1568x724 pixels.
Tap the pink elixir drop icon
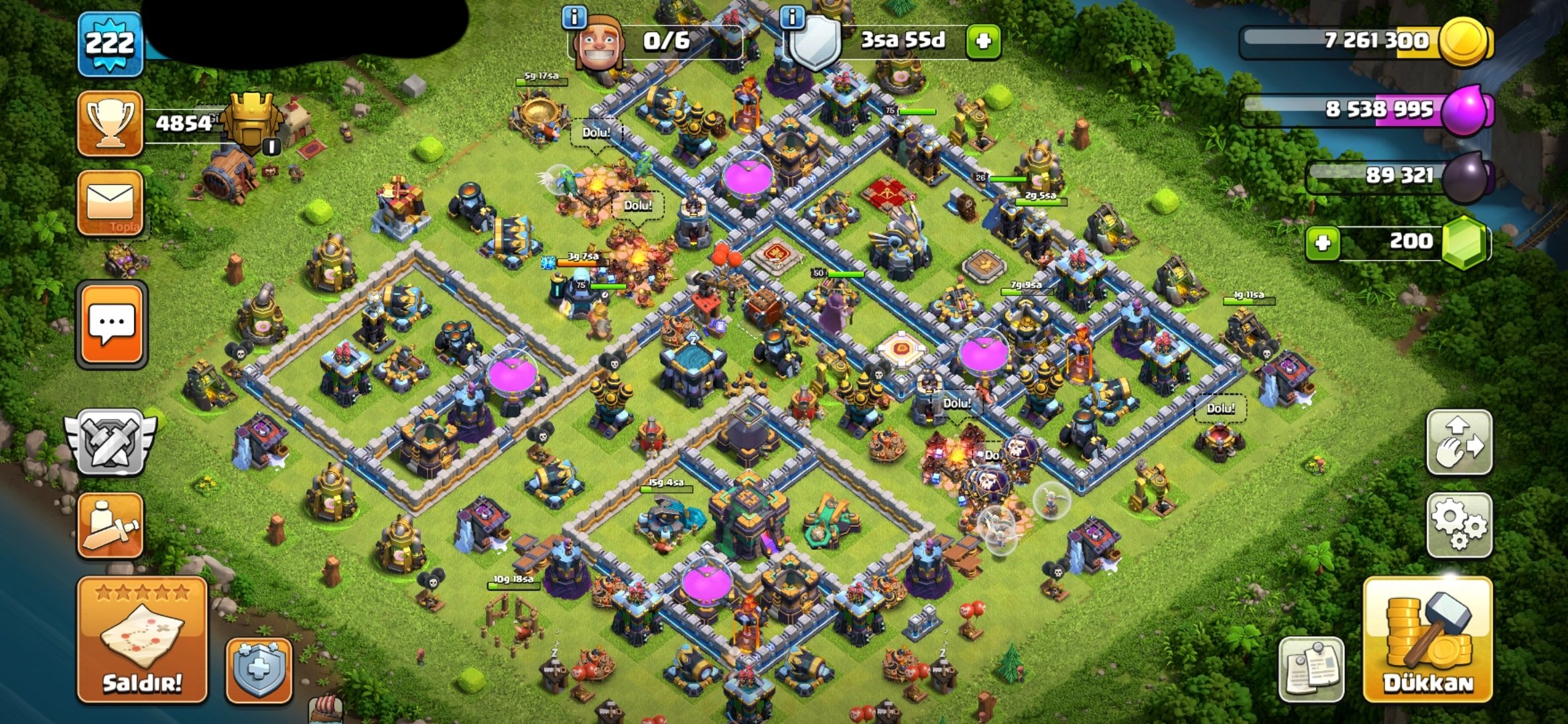click(1466, 110)
